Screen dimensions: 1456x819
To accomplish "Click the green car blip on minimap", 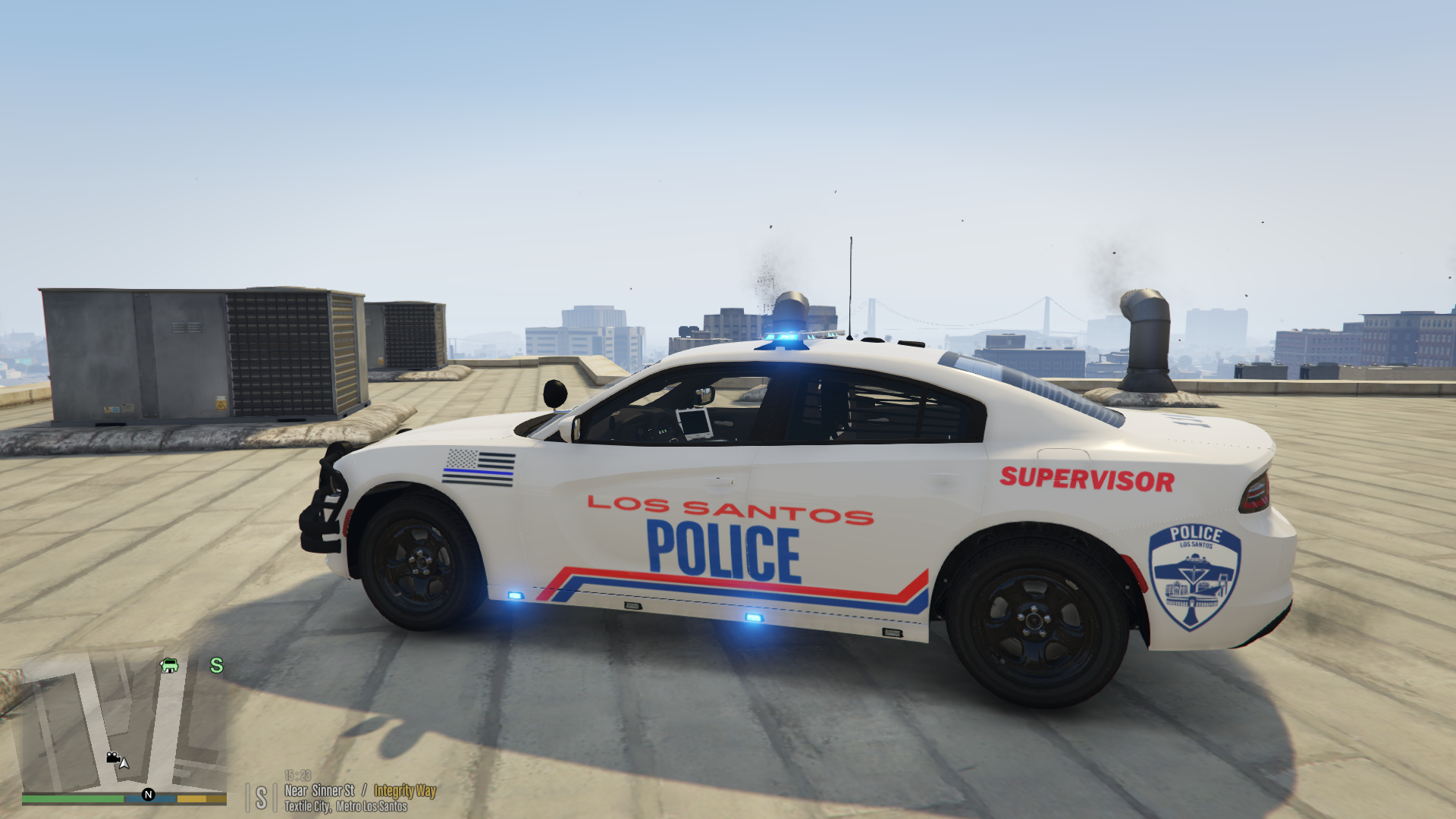I will [169, 666].
